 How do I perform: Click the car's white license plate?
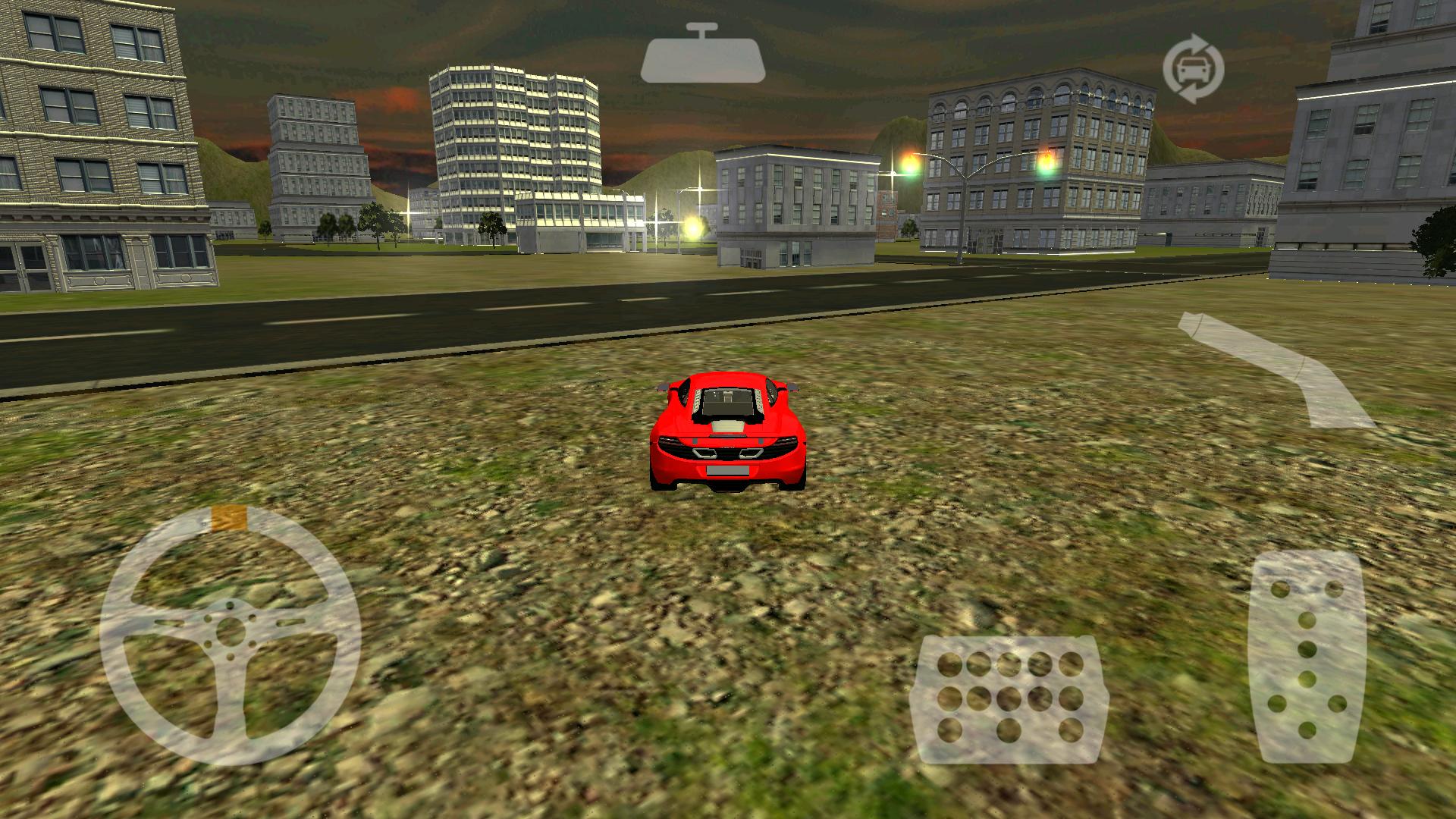tap(730, 471)
